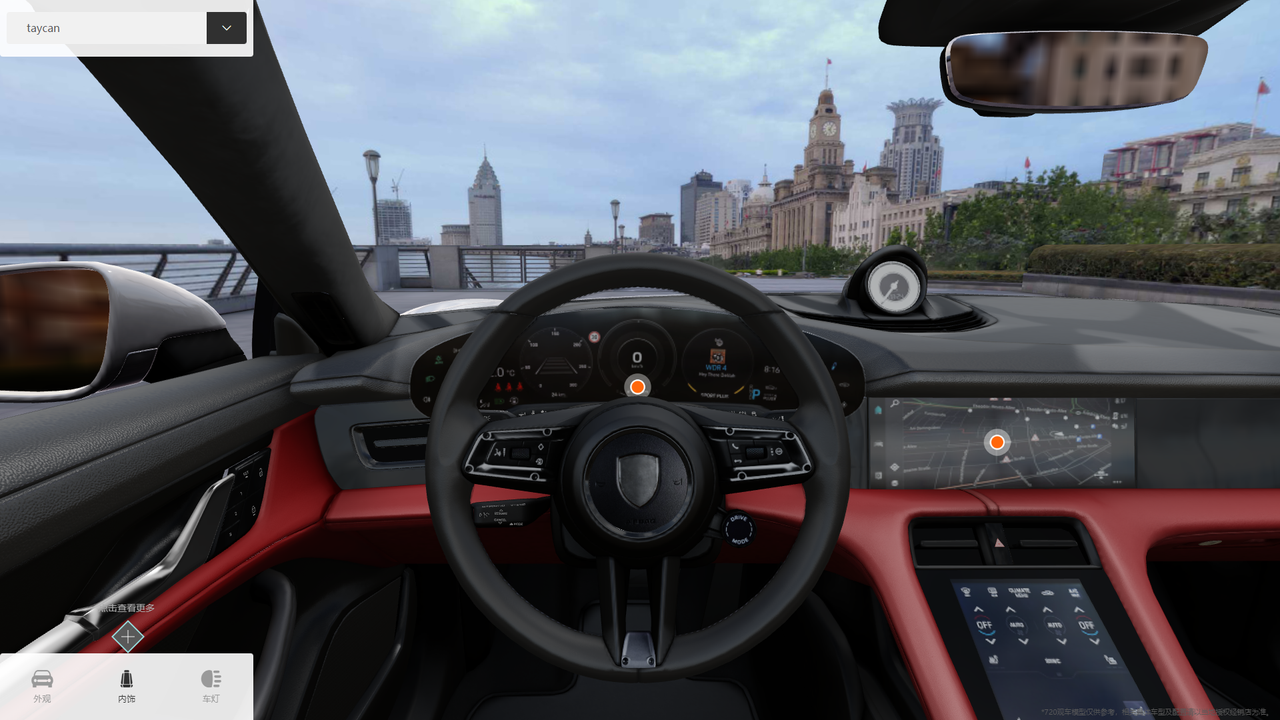Switch to the 外观 exterior tab
This screenshot has width=1280, height=720.
tap(42, 686)
